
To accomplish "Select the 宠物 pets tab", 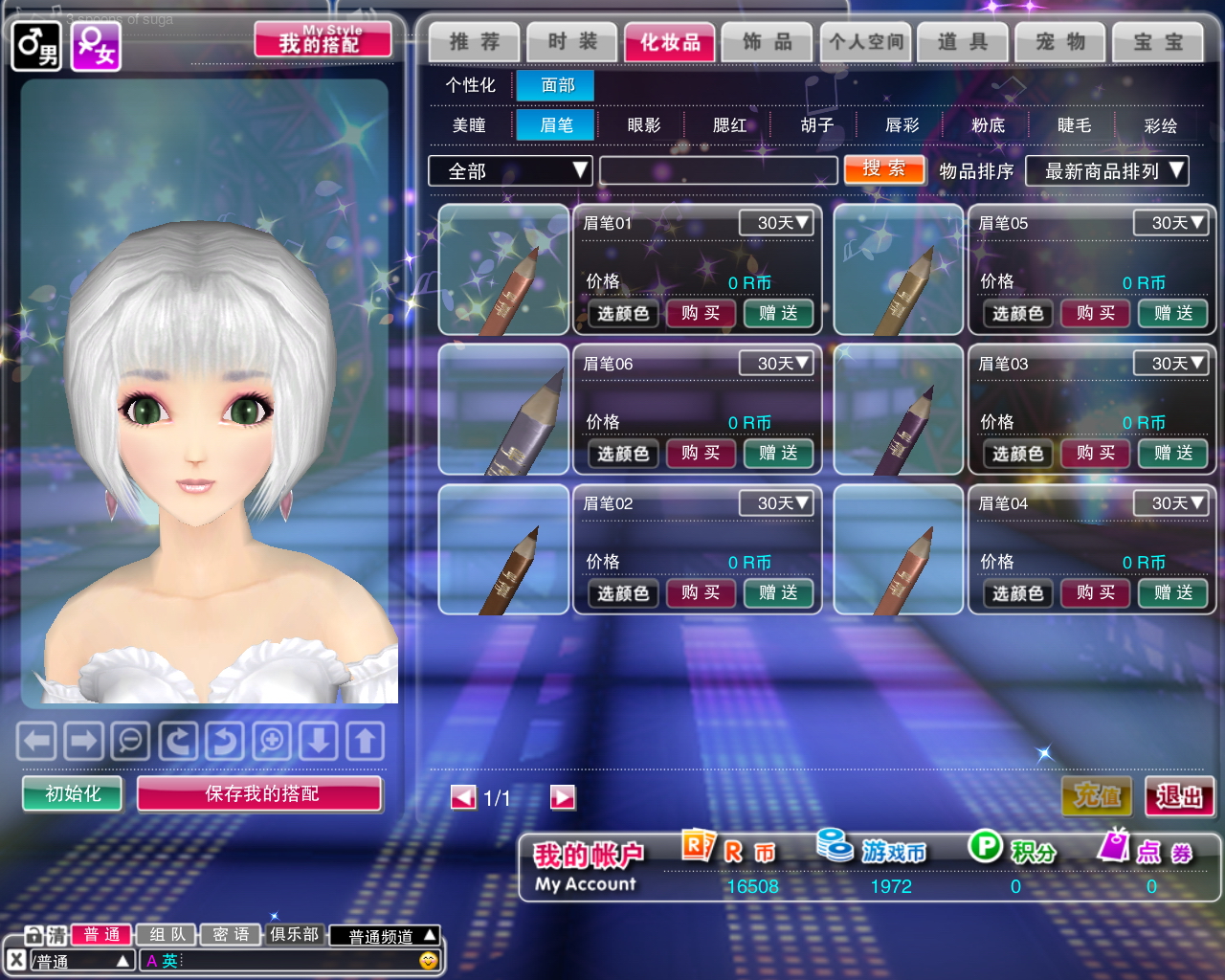I will 1060,42.
